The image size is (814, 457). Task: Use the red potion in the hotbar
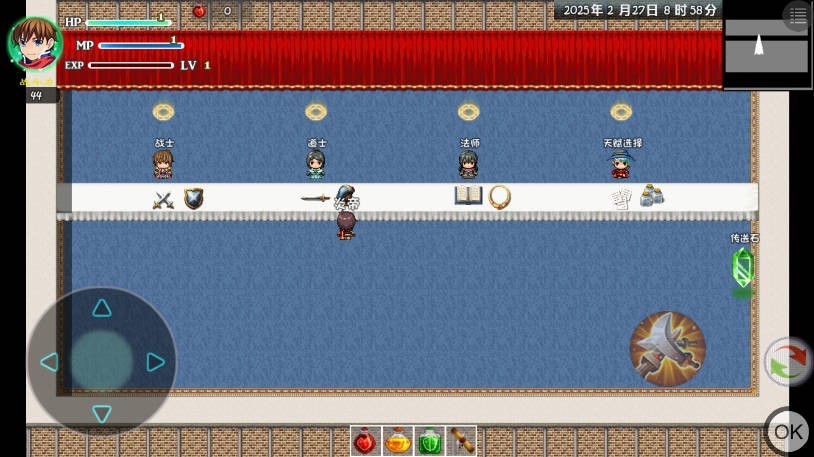pyautogui.click(x=366, y=441)
